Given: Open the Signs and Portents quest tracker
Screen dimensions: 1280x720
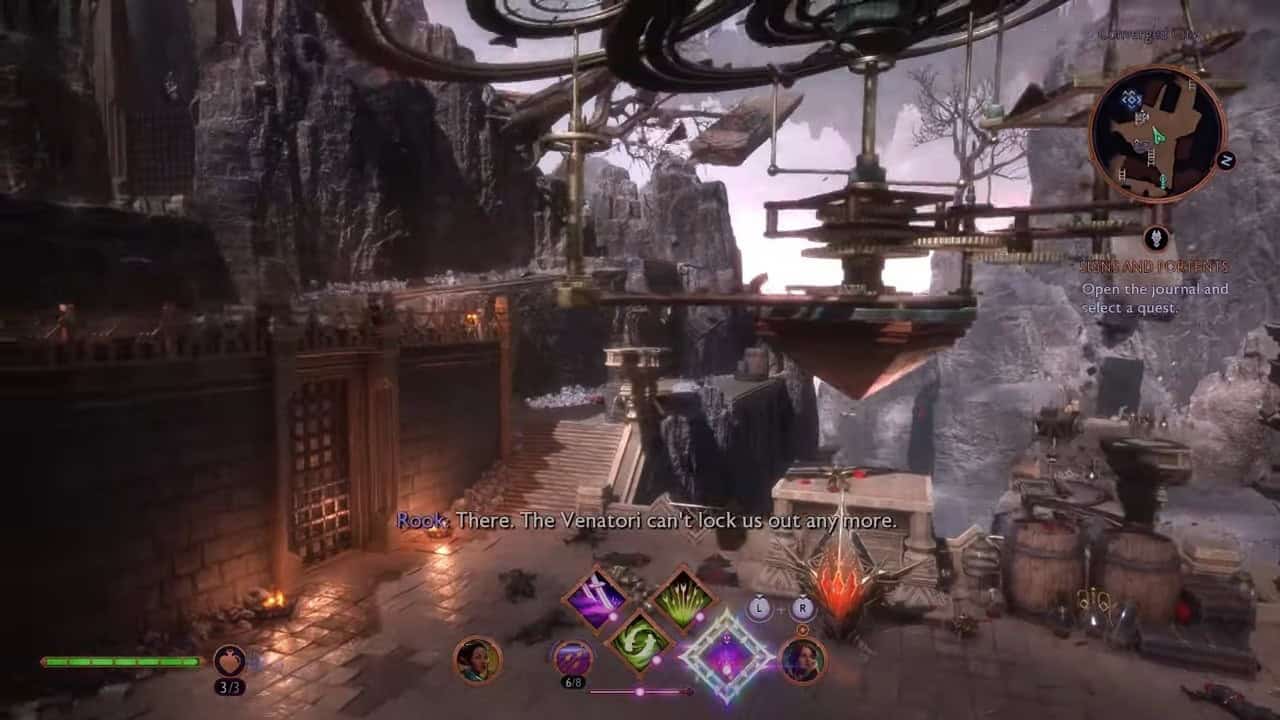Looking at the screenshot, I should click(1154, 267).
